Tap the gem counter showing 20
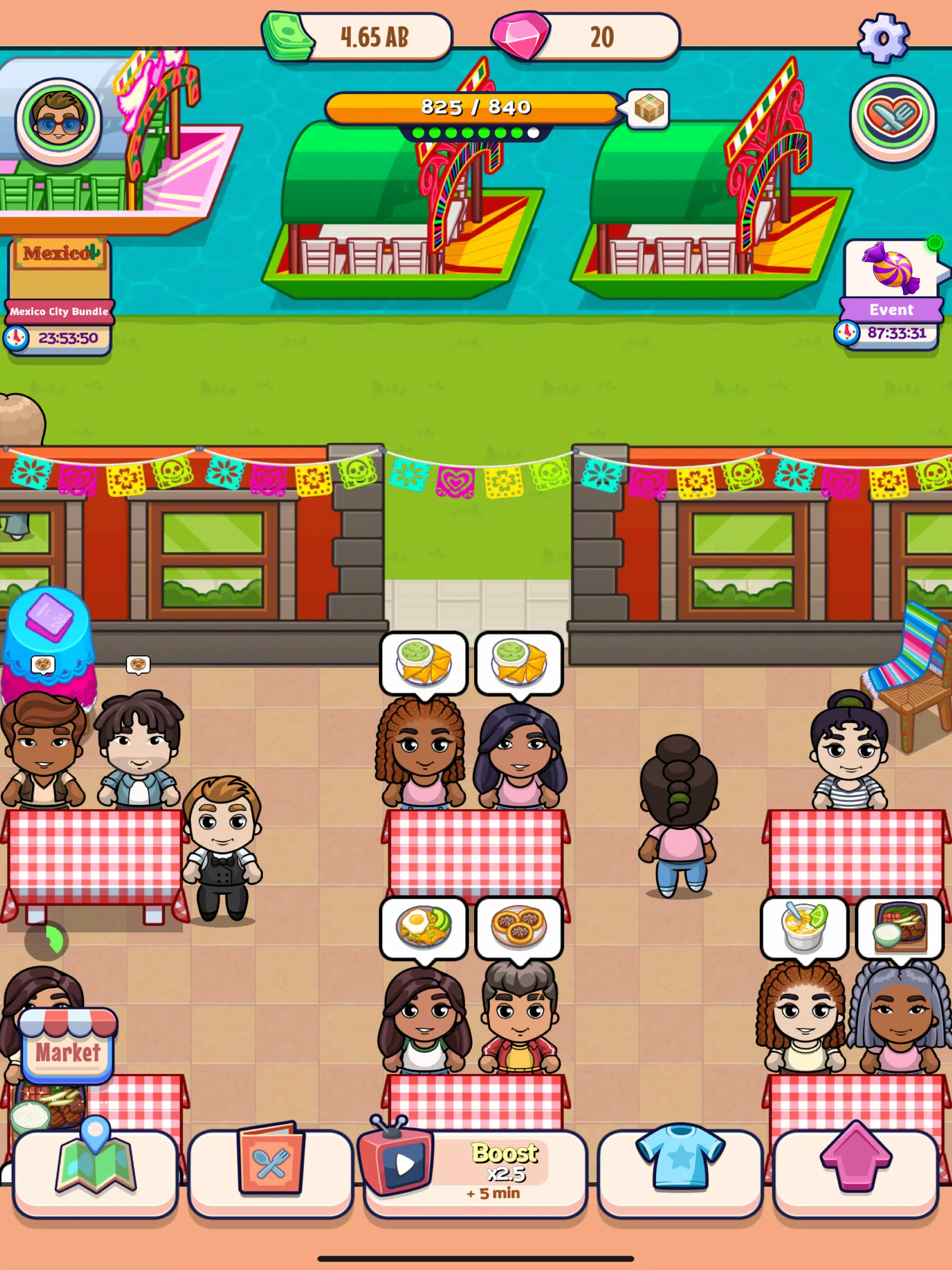The width and height of the screenshot is (952, 1270). (585, 36)
